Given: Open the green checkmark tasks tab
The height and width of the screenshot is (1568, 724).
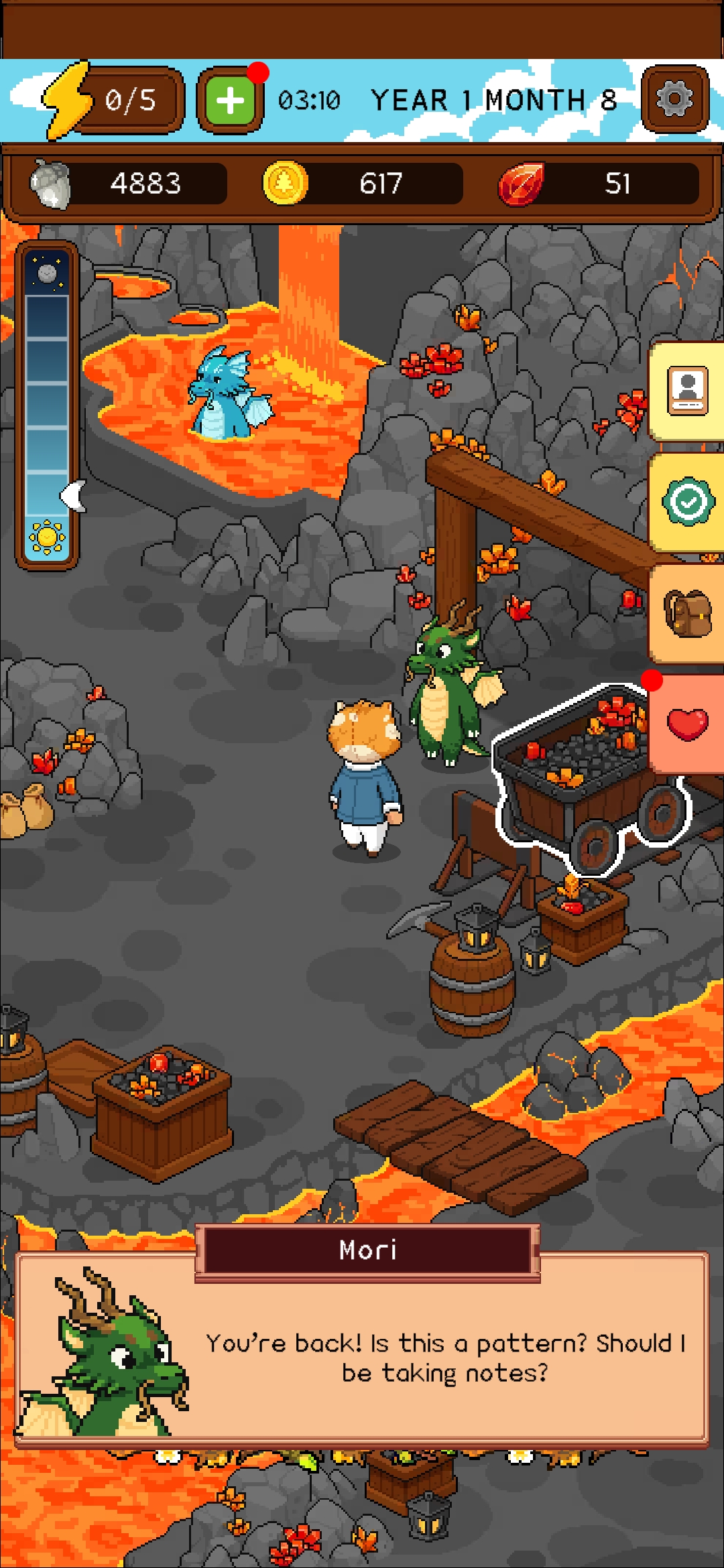Looking at the screenshot, I should pos(688,501).
